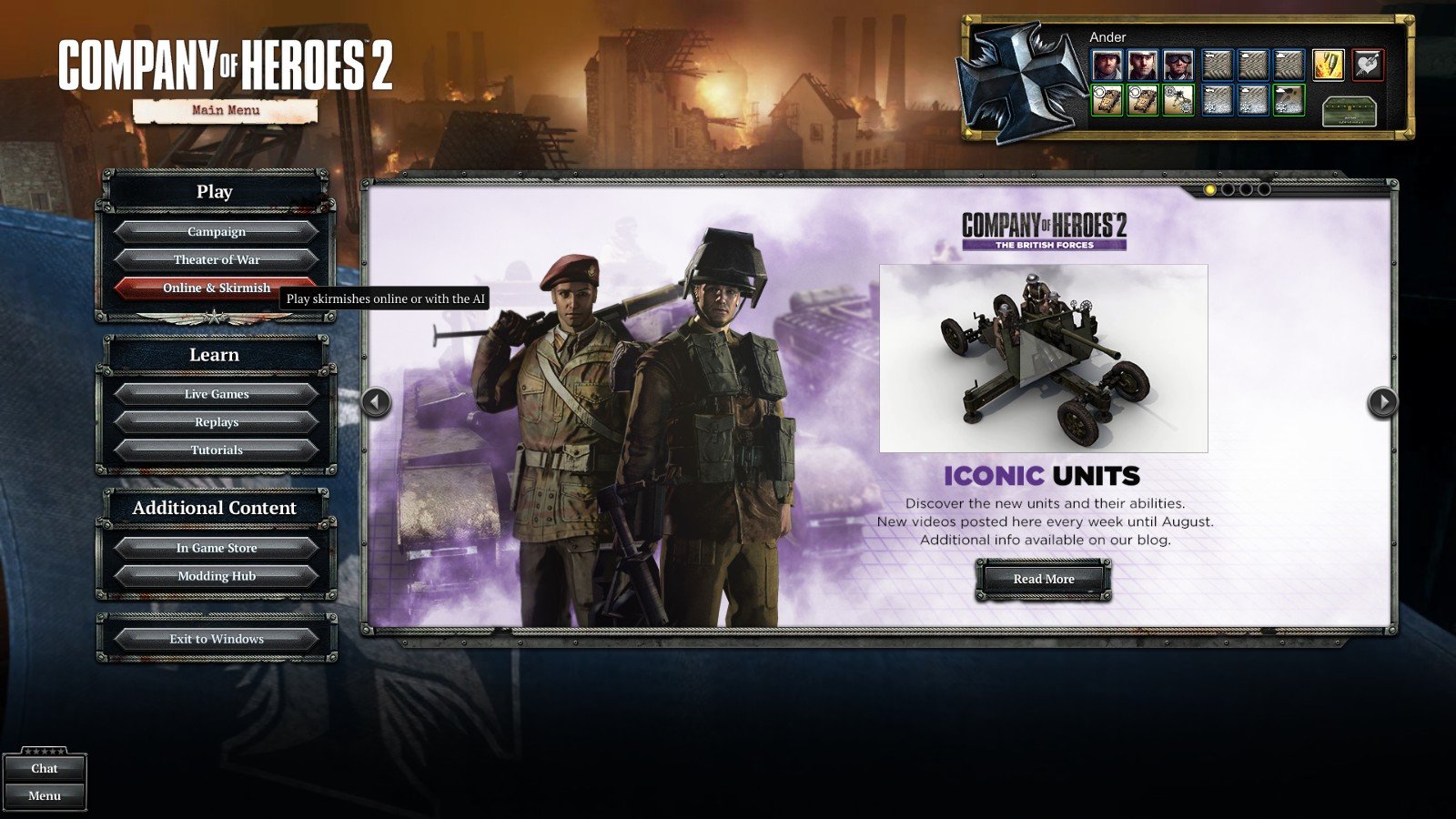Select the goggled commander portrait
The height and width of the screenshot is (819, 1456).
pyautogui.click(x=1178, y=66)
